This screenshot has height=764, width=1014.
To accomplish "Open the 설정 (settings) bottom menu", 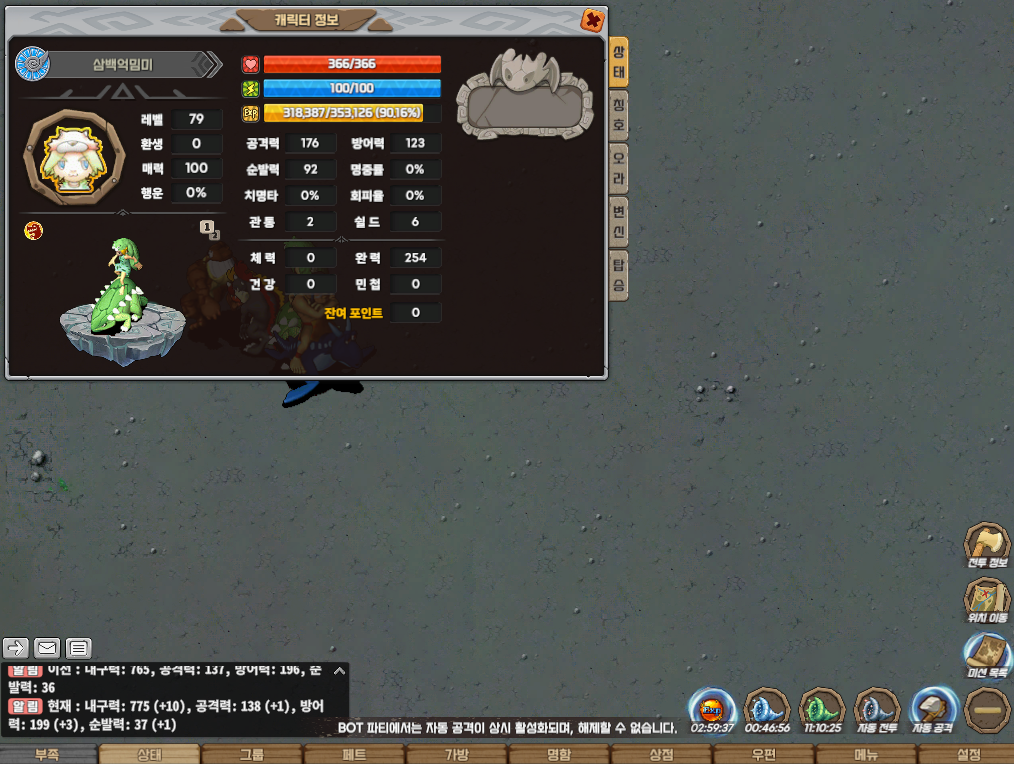I will [x=968, y=755].
